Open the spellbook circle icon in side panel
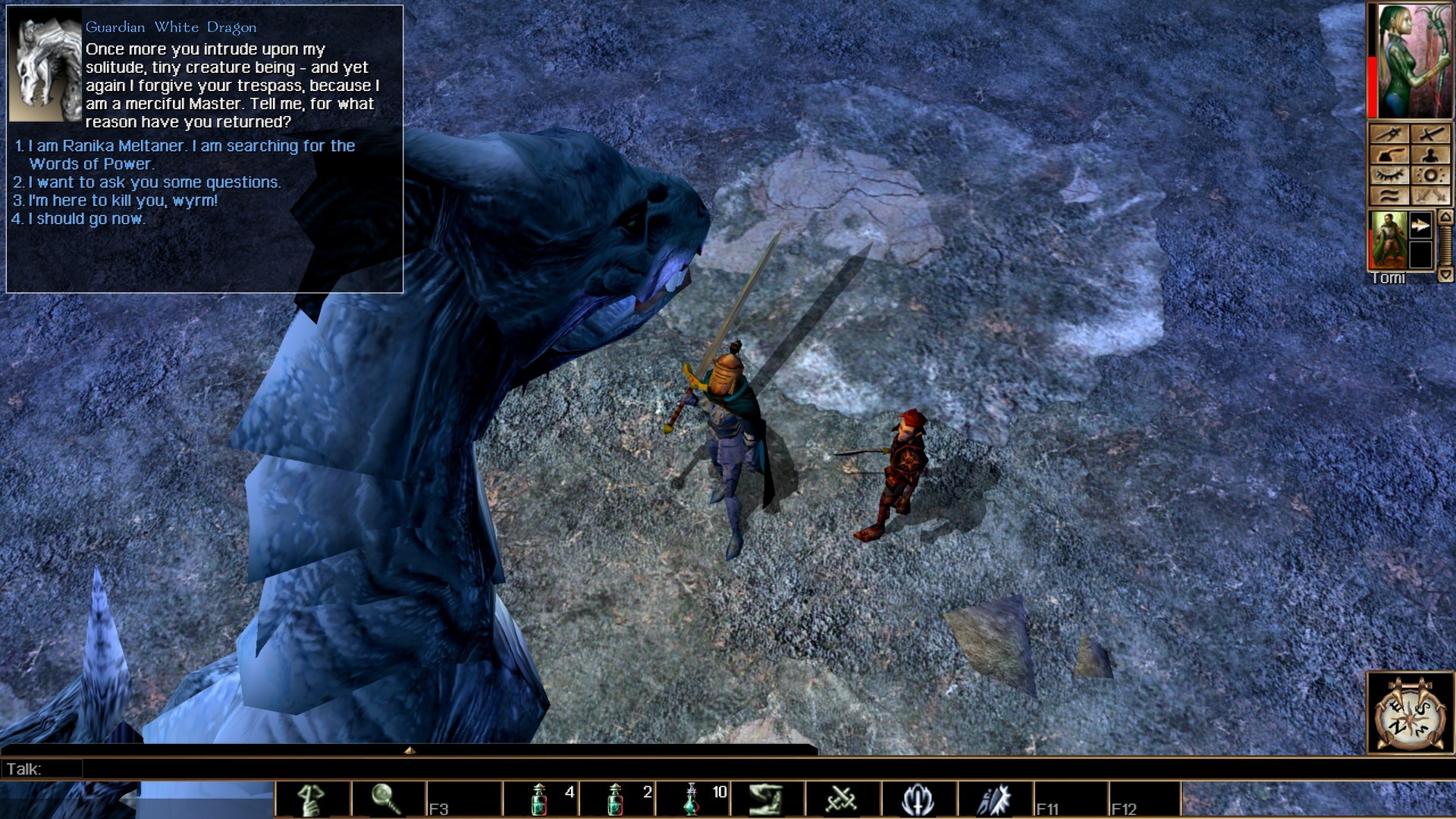 (x=1432, y=175)
